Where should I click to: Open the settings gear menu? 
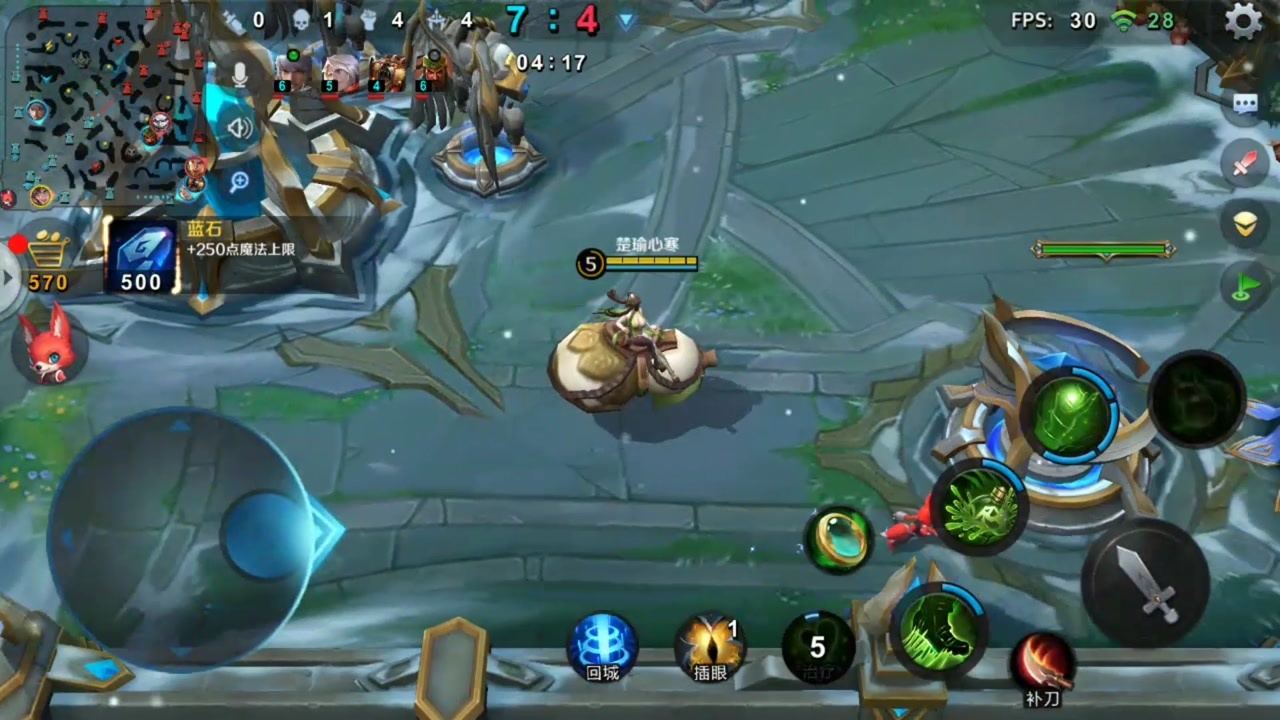(x=1243, y=21)
